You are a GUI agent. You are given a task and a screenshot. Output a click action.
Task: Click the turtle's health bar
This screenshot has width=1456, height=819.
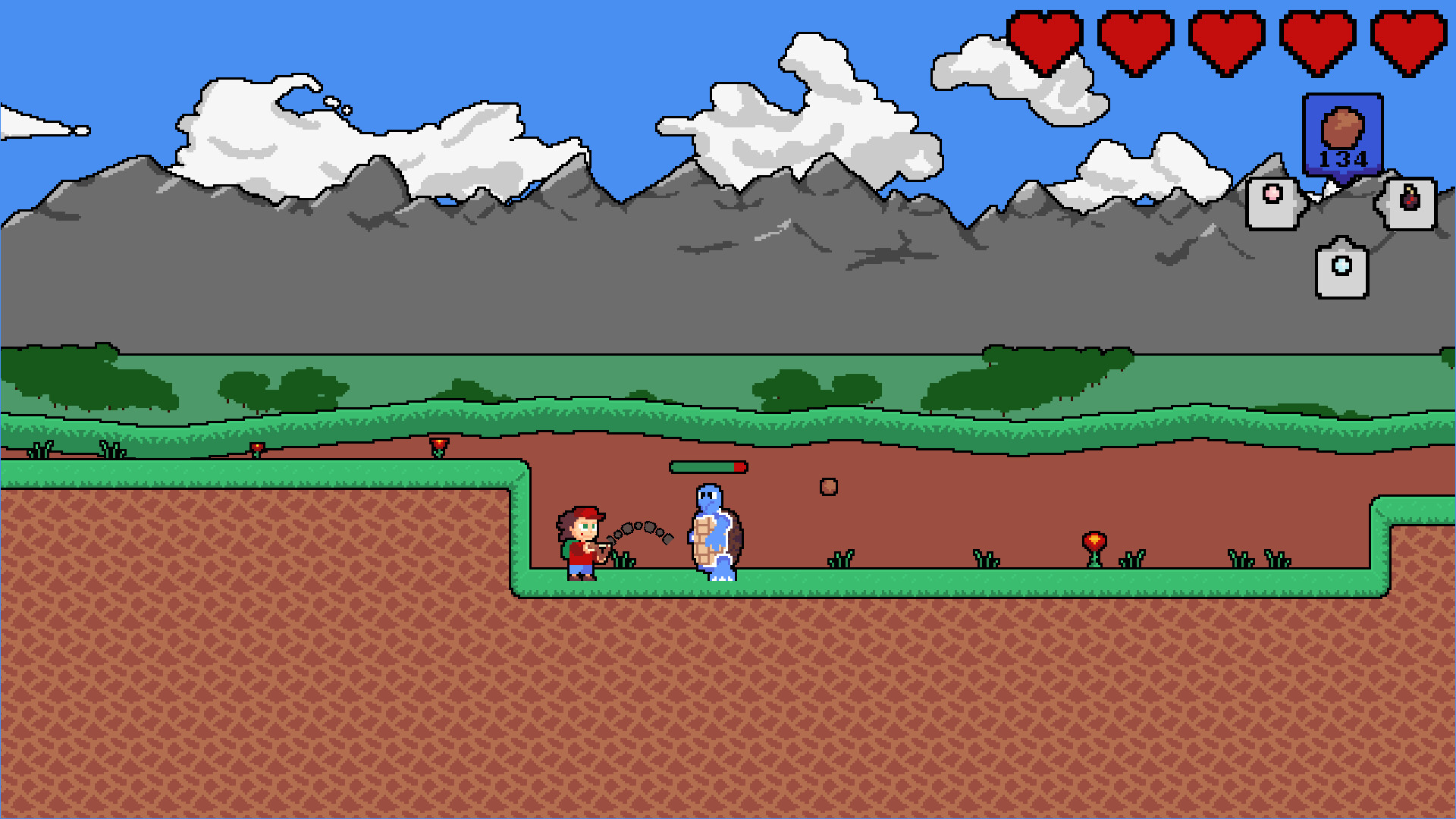point(708,468)
